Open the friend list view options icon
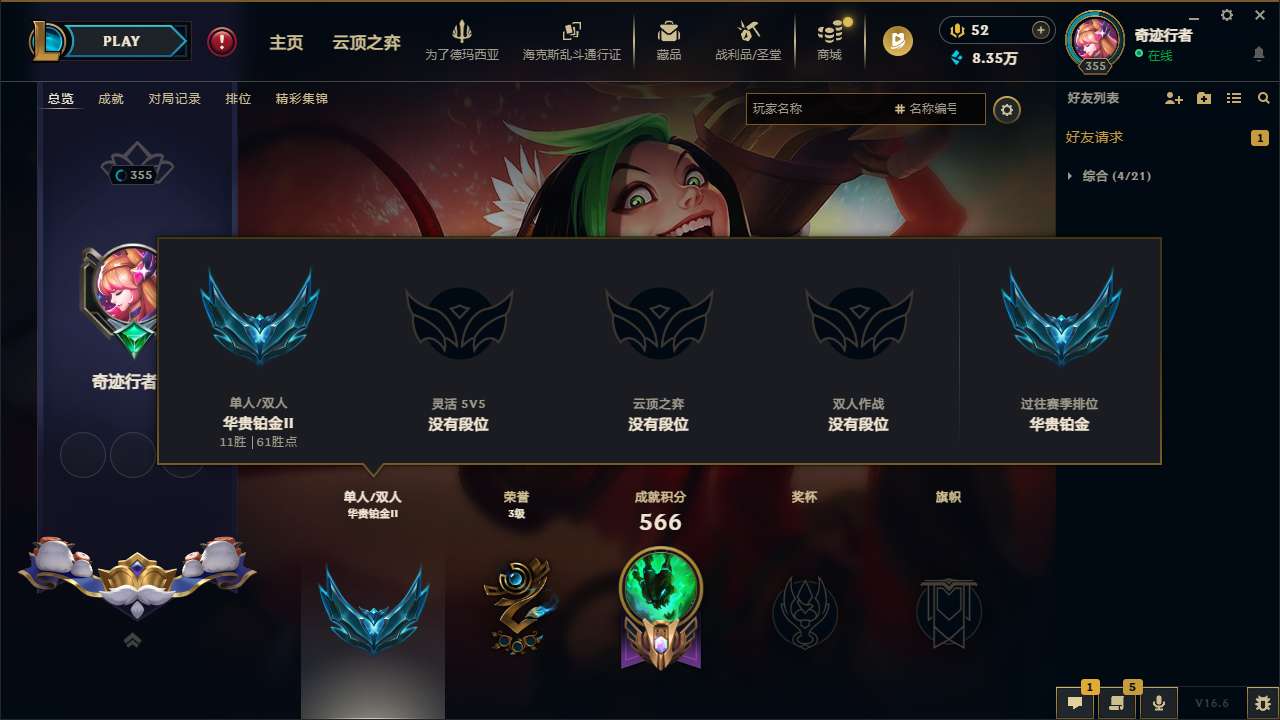 pyautogui.click(x=1235, y=98)
